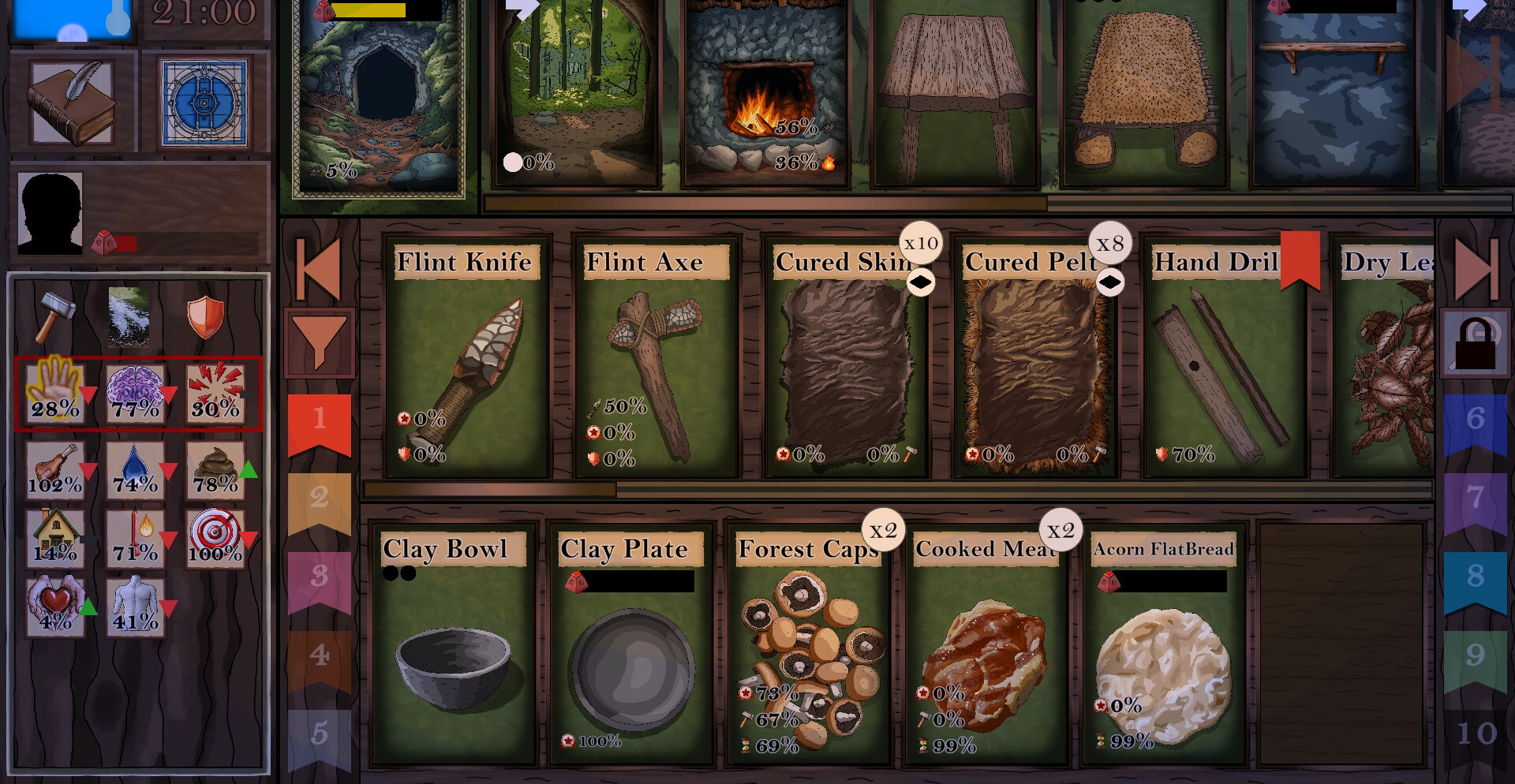Jump to first inventory page arrow
The height and width of the screenshot is (784, 1515).
(319, 269)
